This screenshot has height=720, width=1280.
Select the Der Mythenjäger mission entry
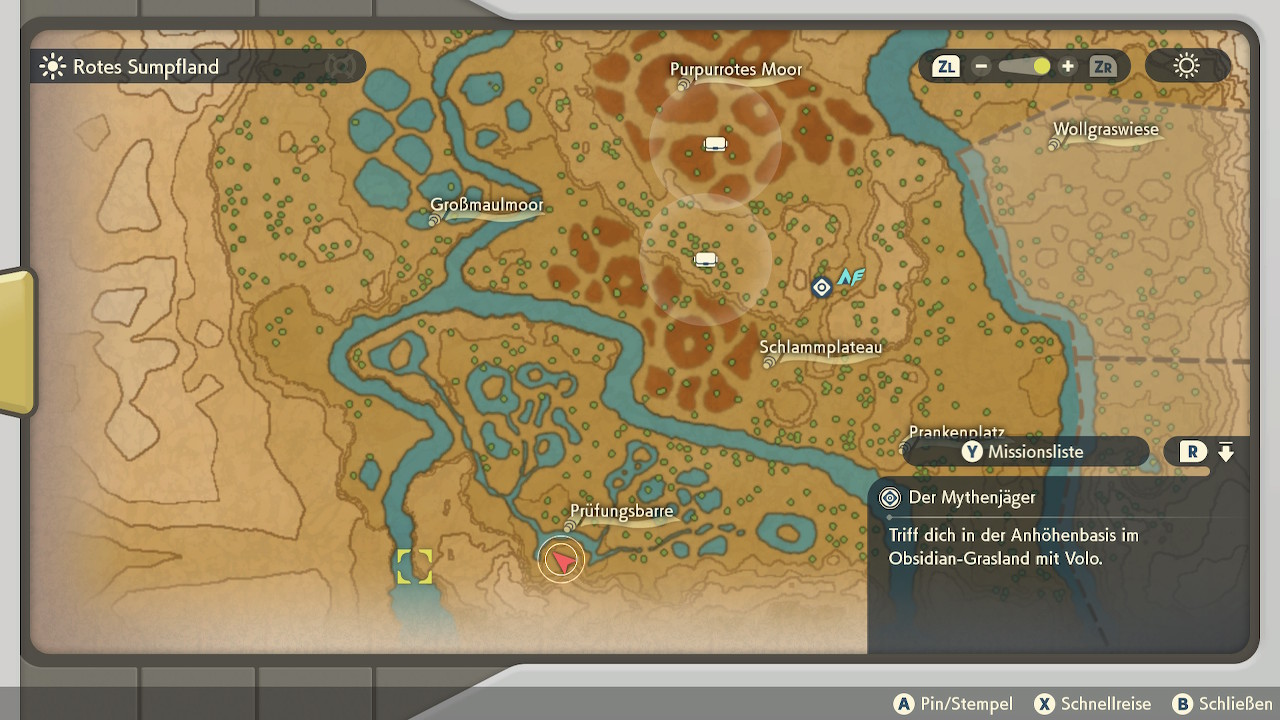pos(971,498)
